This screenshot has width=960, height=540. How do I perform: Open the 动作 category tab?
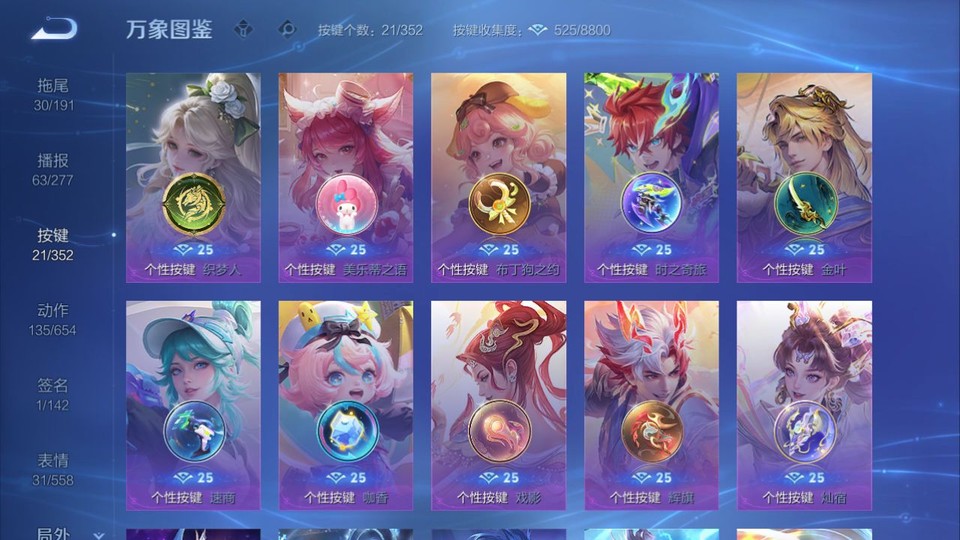coord(54,320)
